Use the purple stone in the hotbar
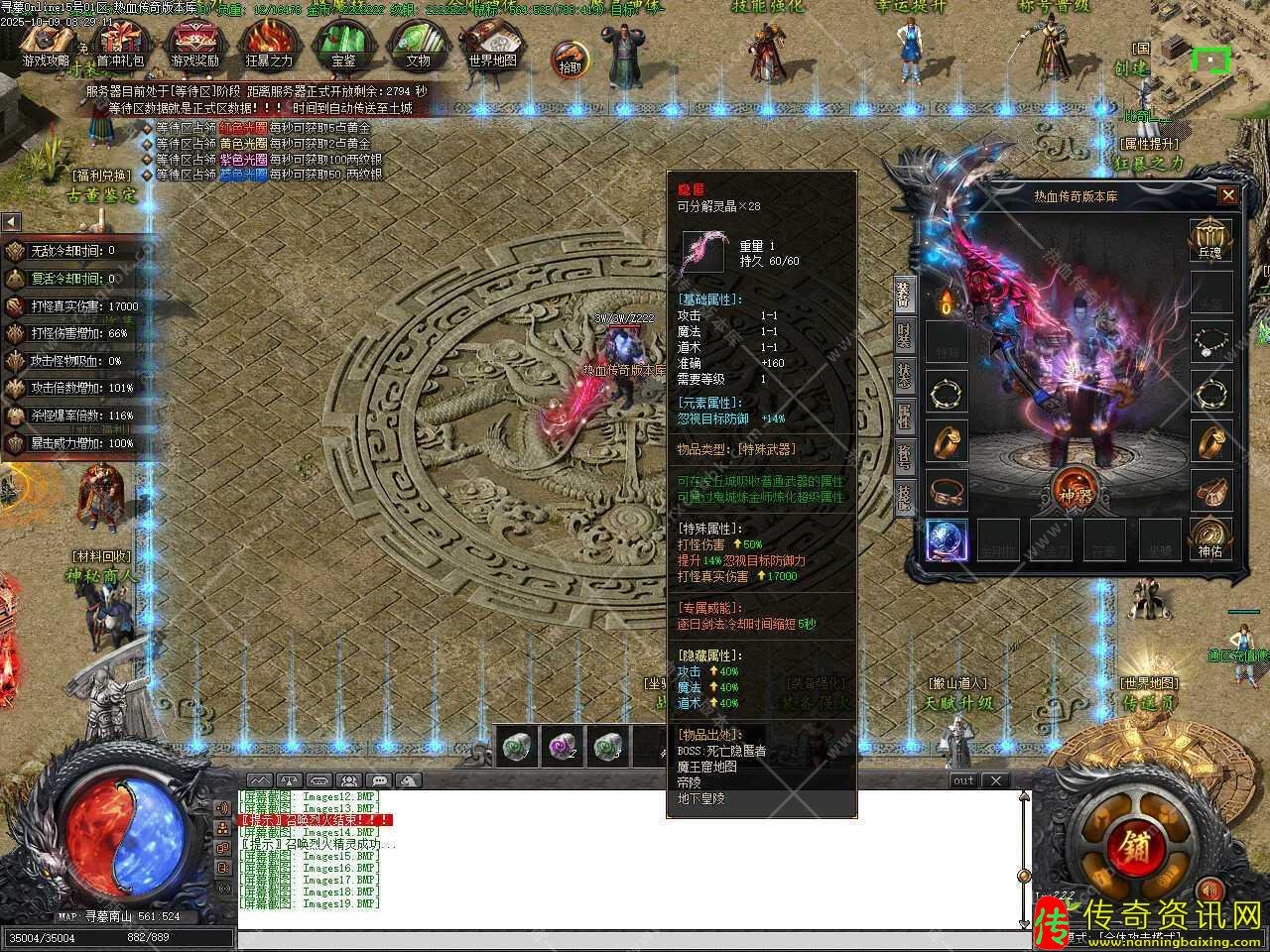This screenshot has width=1270, height=952. [565, 746]
